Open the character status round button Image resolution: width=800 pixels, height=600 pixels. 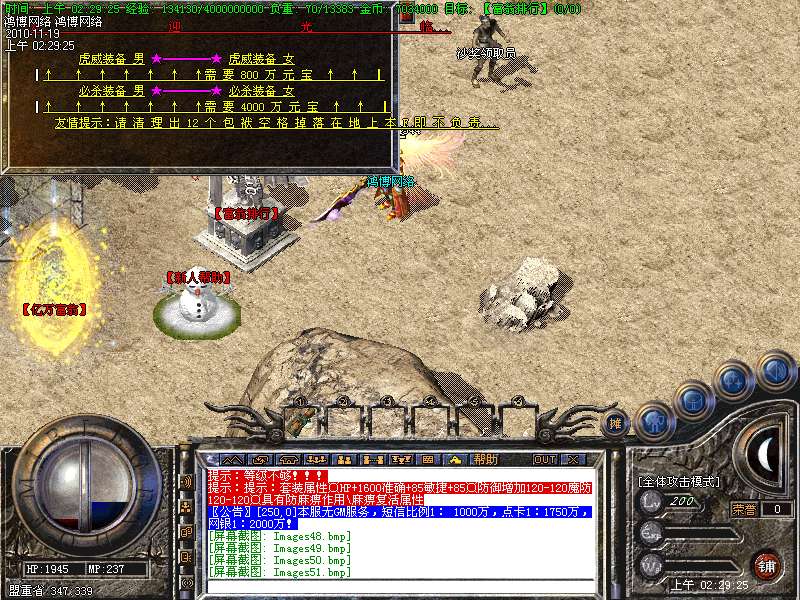[x=652, y=419]
